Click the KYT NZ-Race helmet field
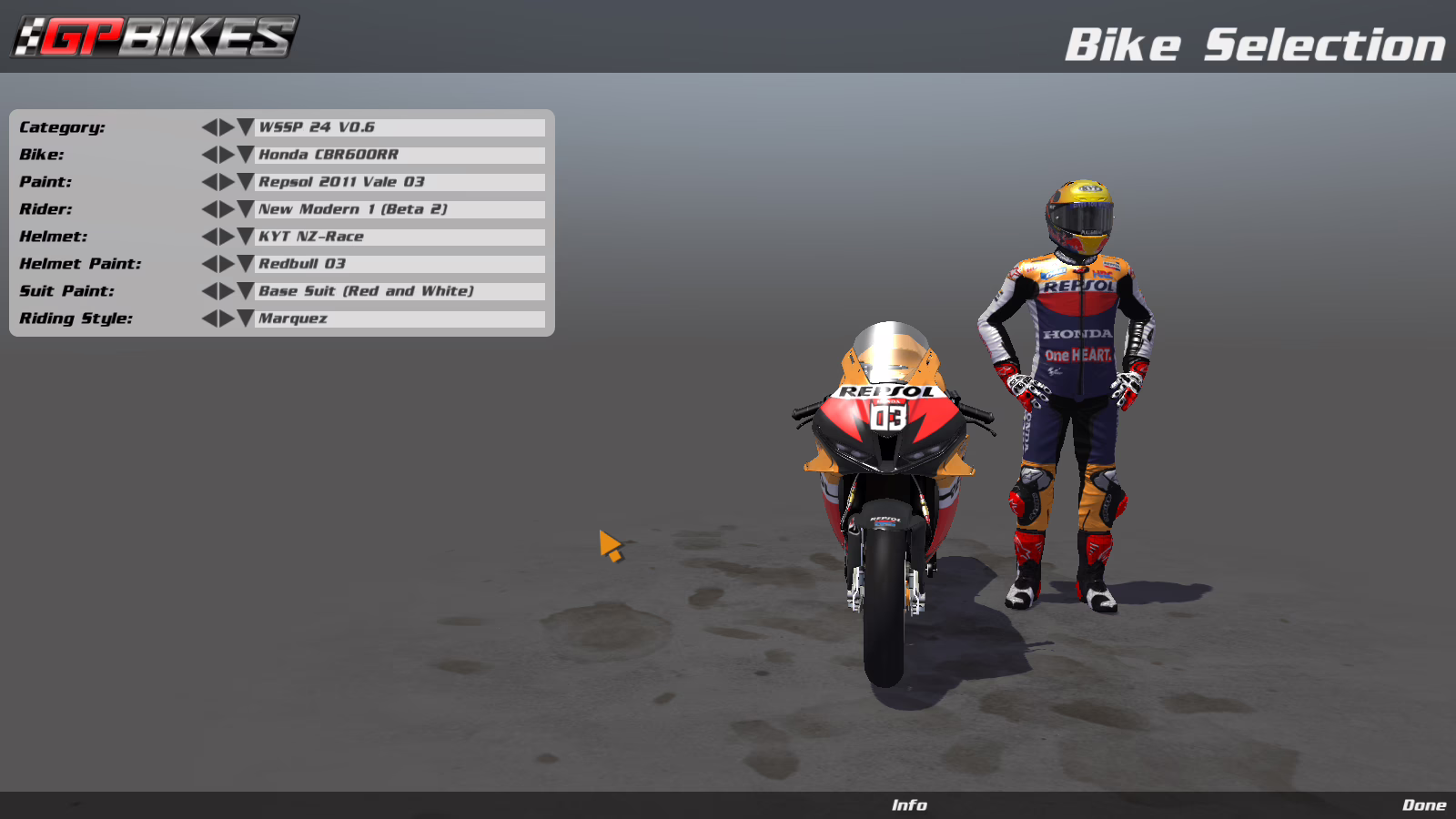Screen dimensions: 1456x819 tap(399, 237)
